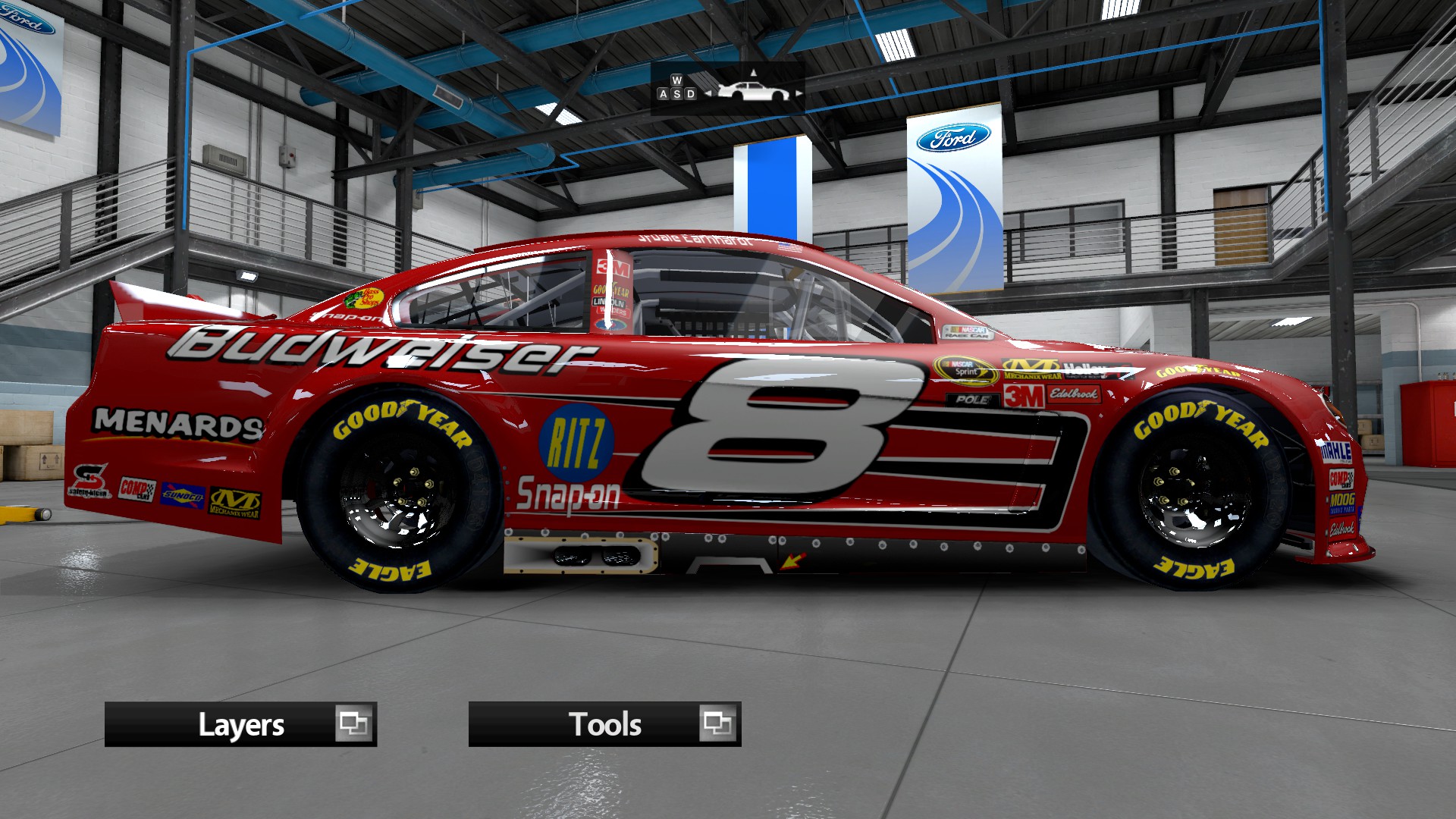Viewport: 1456px width, 819px height.
Task: Click the D camera key icon
Action: point(689,94)
